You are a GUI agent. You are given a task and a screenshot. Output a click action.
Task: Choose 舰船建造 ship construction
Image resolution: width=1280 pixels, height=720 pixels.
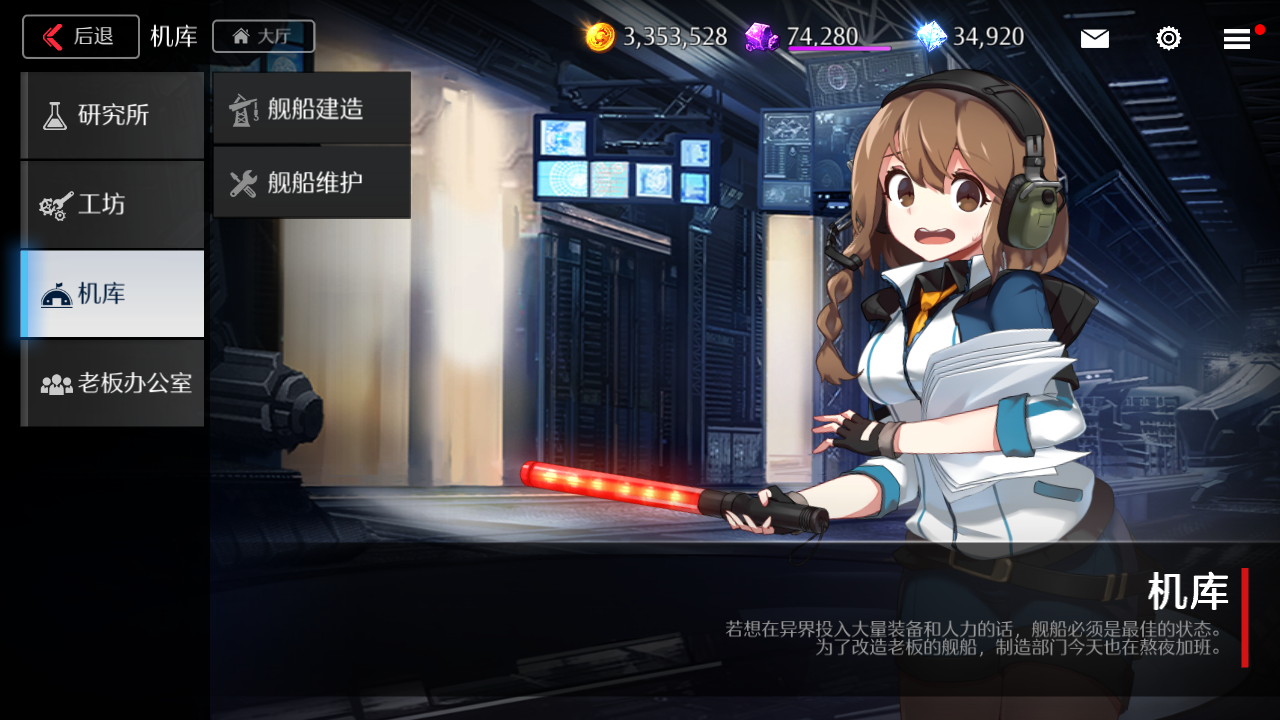[x=312, y=109]
